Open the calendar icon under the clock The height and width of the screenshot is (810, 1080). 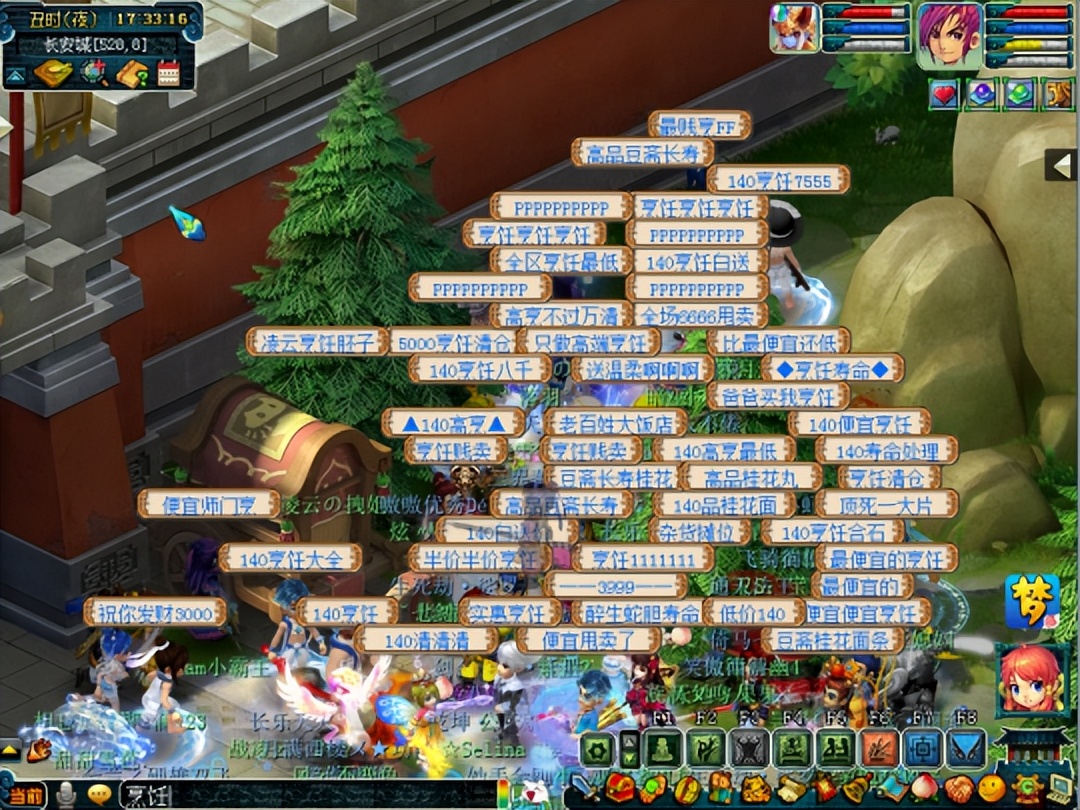[168, 73]
